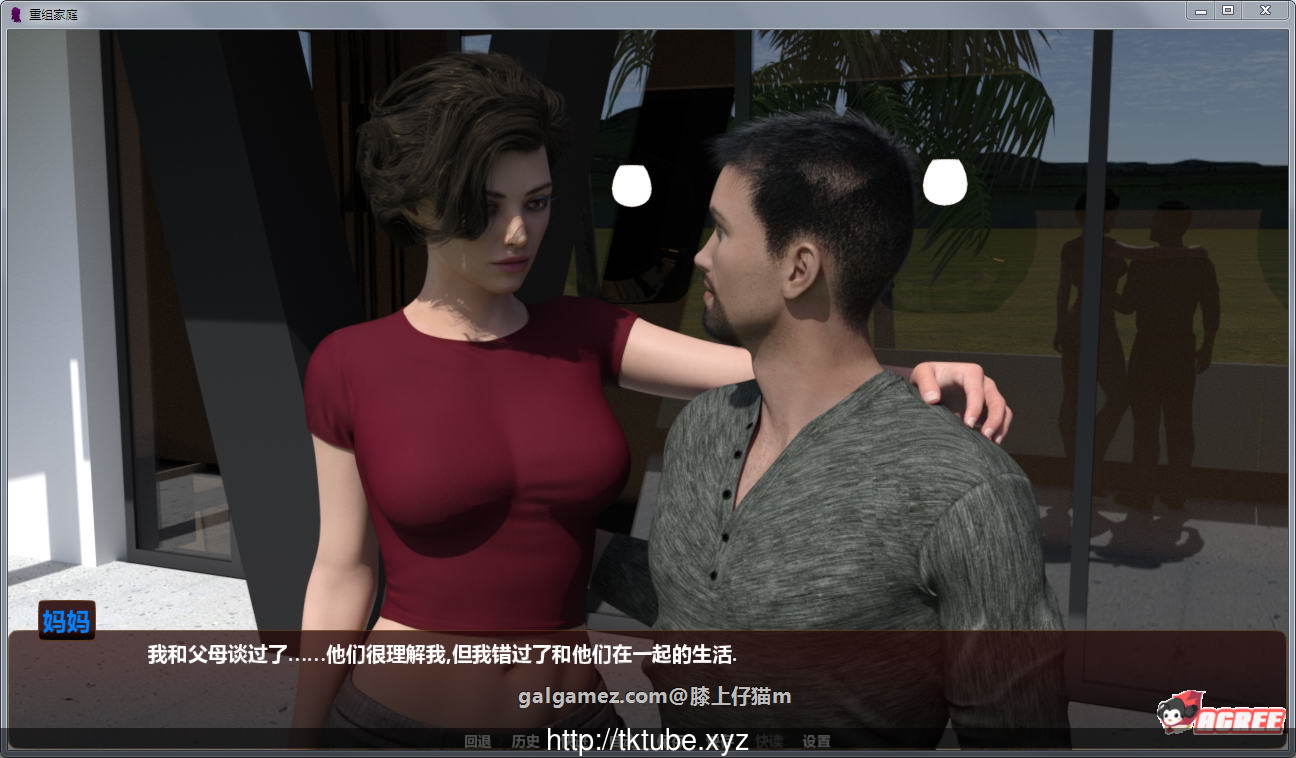Click the left hanging lamp in the scene

(x=631, y=187)
